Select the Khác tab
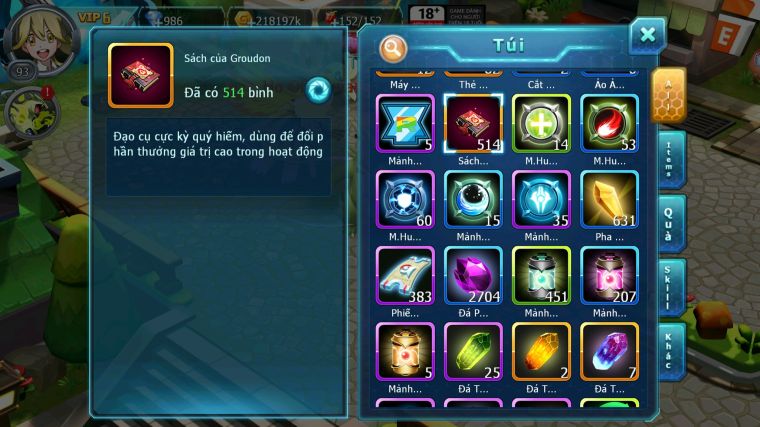Image resolution: width=760 pixels, height=427 pixels. [x=669, y=351]
